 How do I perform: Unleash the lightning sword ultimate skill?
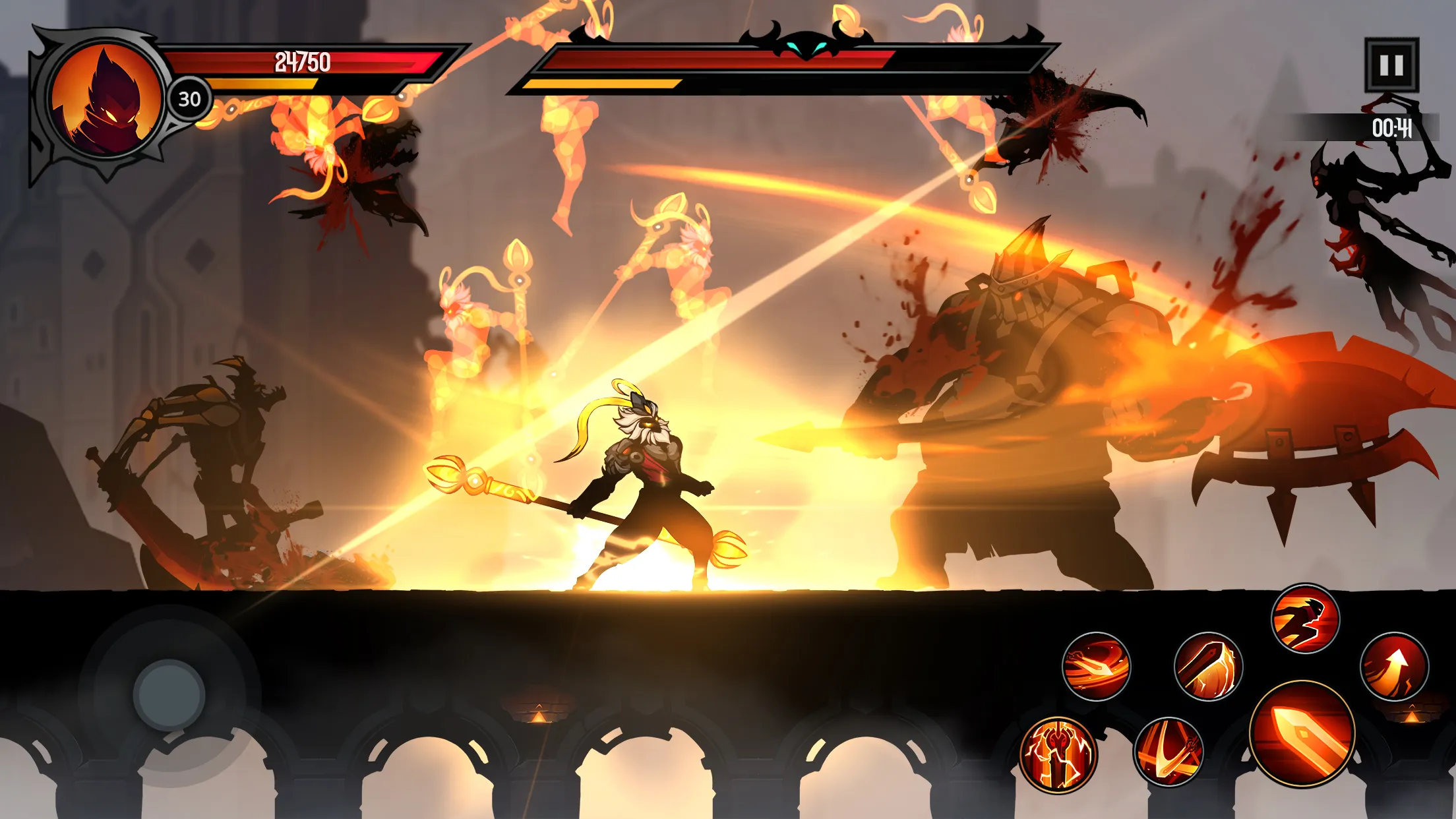1058,754
